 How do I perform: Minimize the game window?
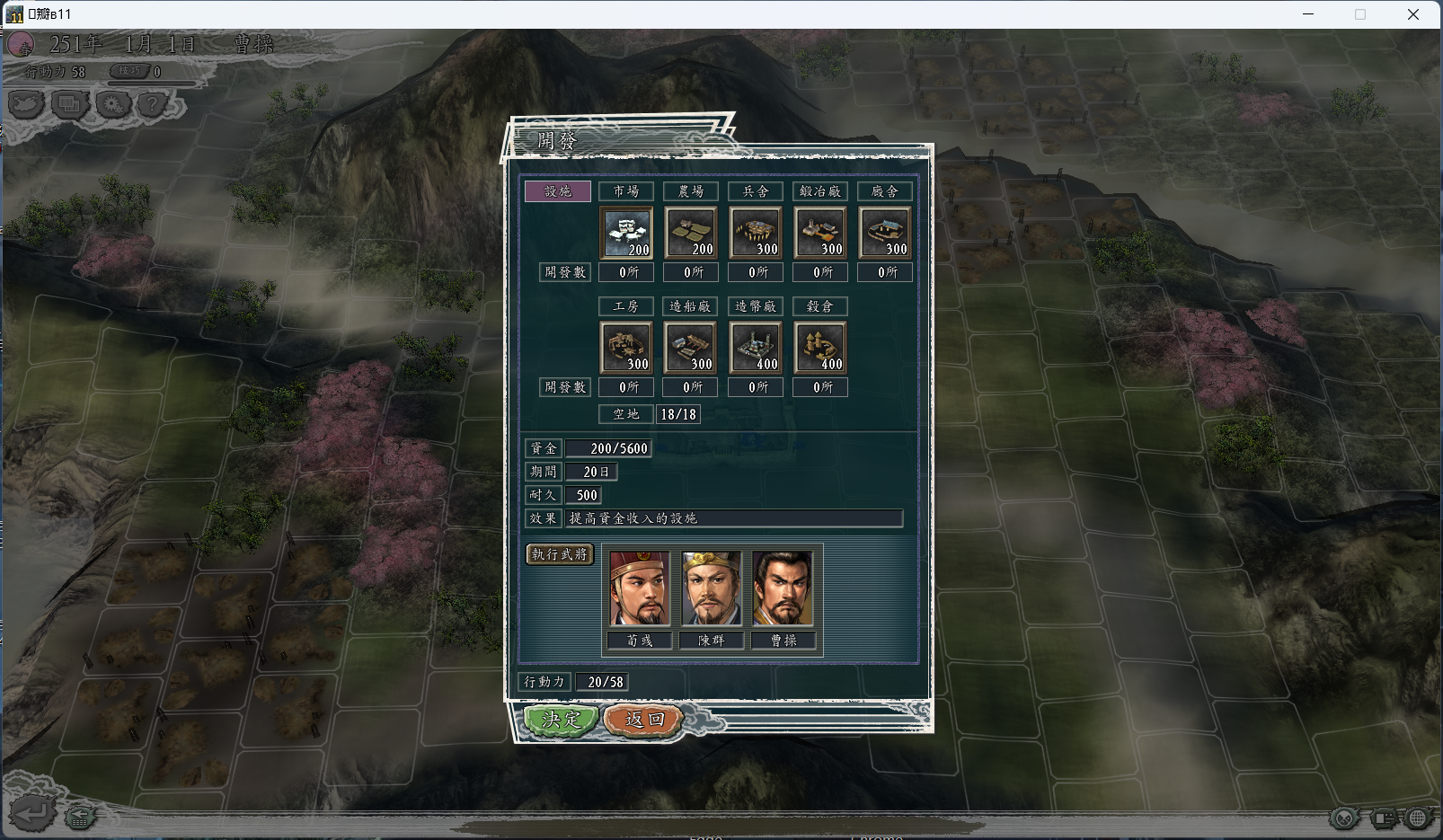[x=1308, y=14]
